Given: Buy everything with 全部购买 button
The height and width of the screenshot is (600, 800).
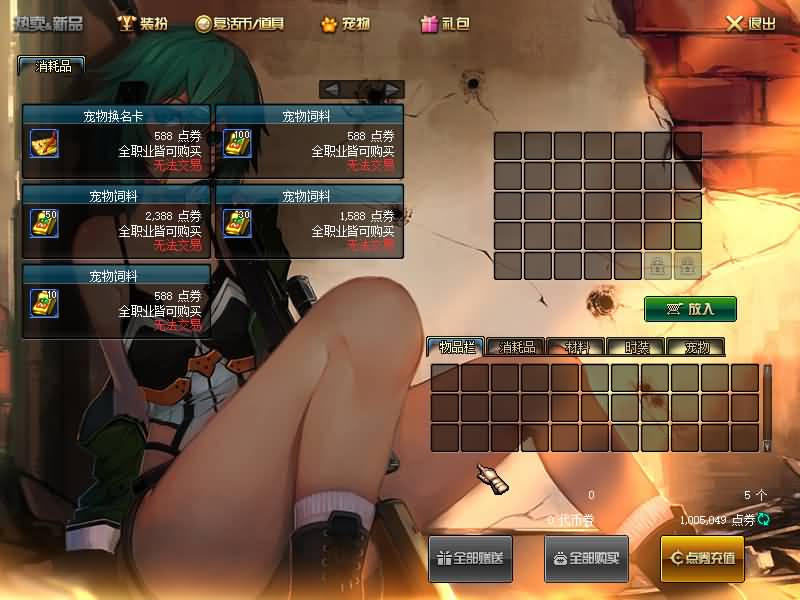Looking at the screenshot, I should [586, 558].
